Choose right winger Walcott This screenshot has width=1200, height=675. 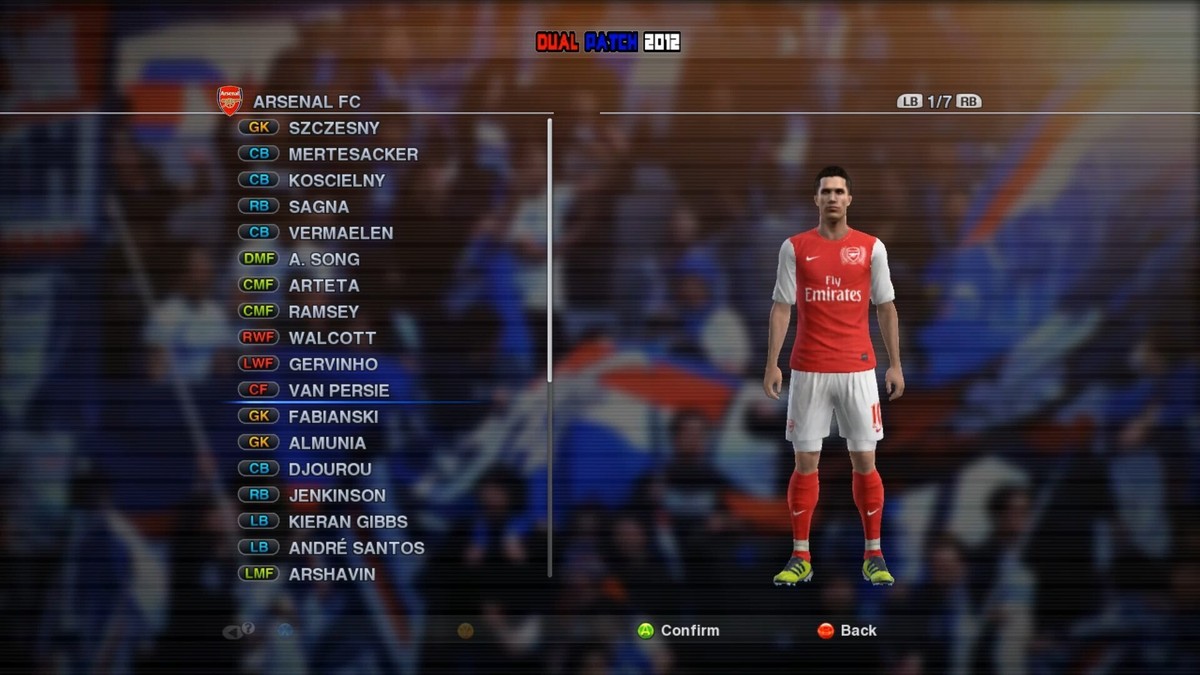click(332, 338)
